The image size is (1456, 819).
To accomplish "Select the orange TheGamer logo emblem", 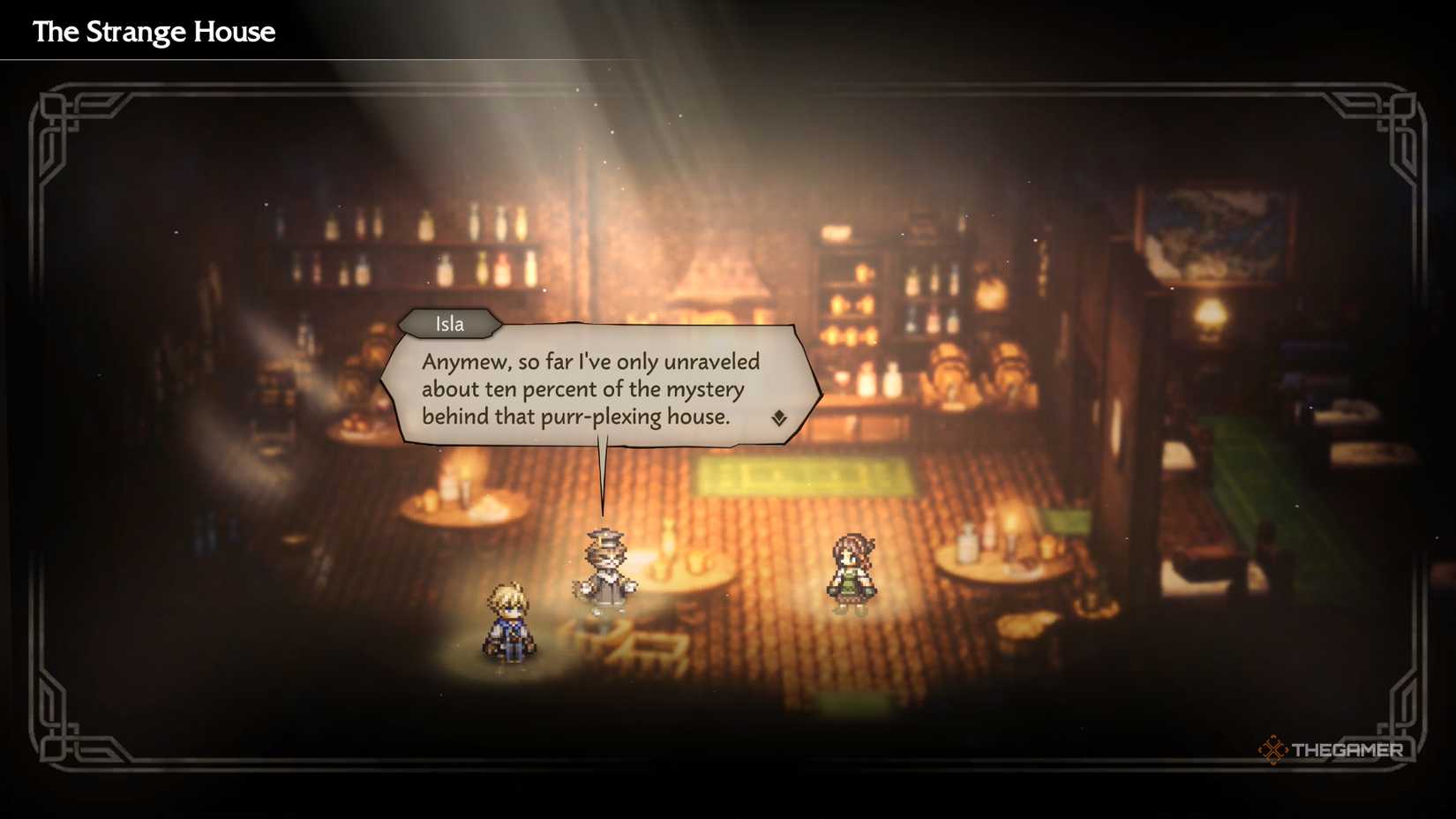I will point(1273,751).
